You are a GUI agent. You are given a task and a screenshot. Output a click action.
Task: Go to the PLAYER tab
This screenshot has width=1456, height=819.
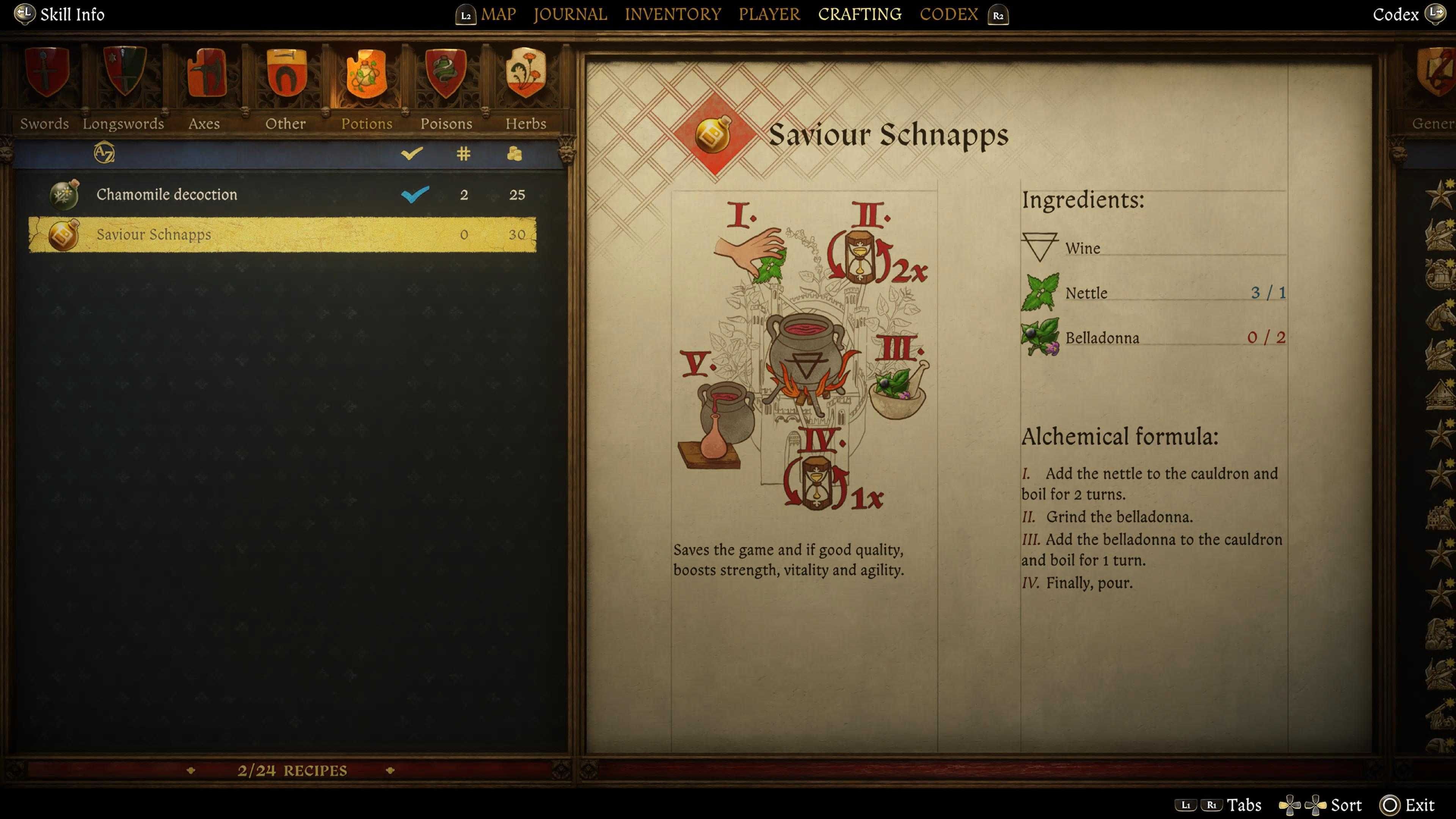click(769, 14)
